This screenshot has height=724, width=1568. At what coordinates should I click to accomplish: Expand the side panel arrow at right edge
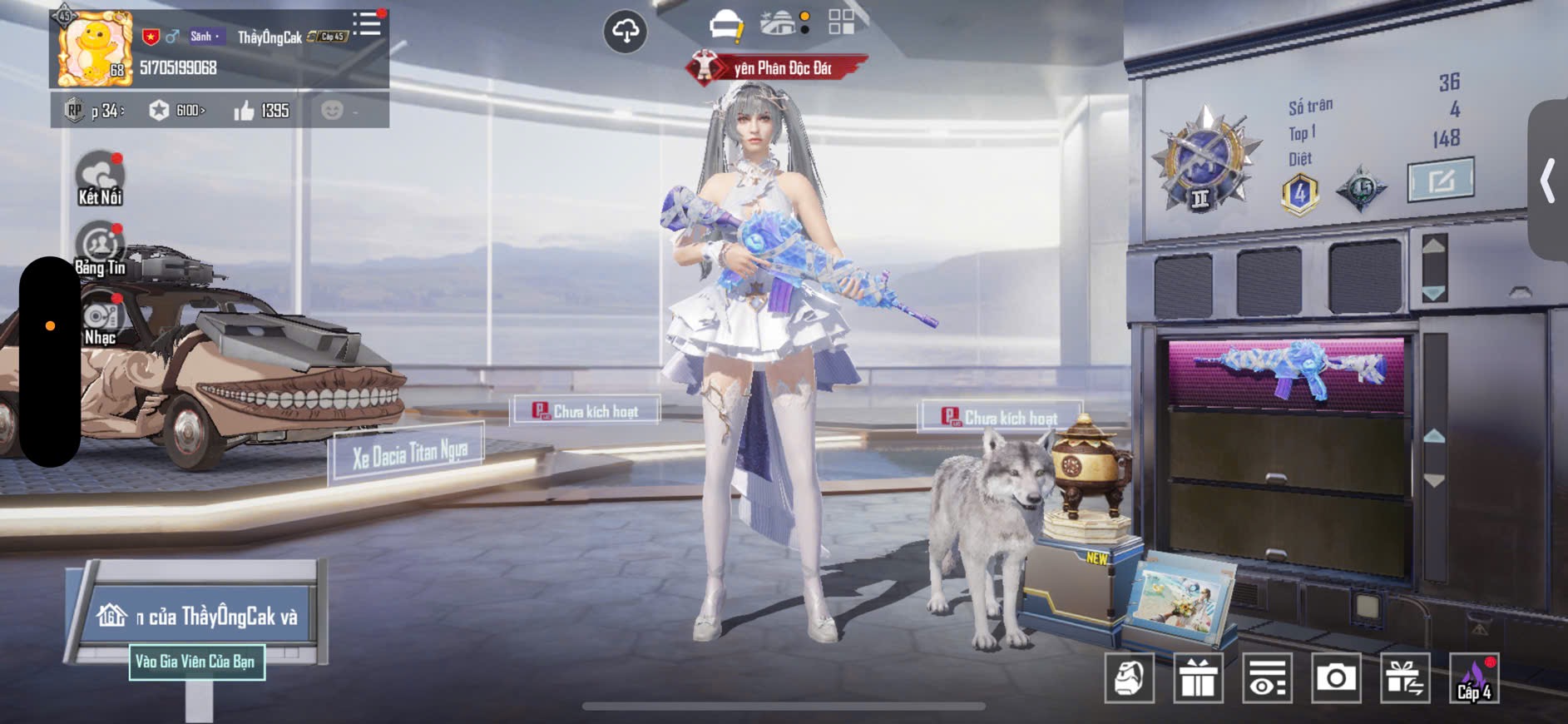point(1548,181)
